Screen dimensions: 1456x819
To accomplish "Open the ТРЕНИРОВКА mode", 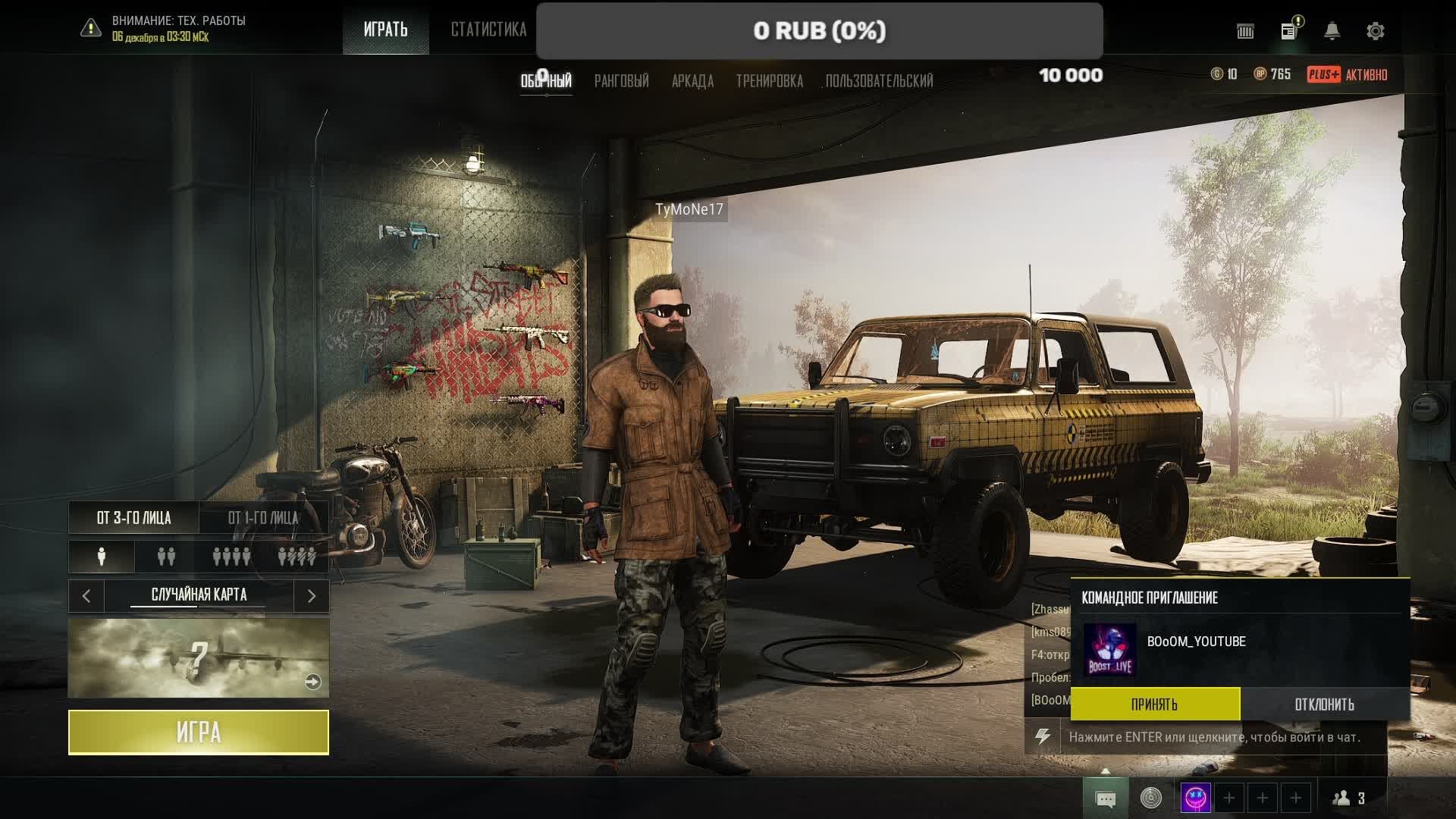I will (769, 81).
